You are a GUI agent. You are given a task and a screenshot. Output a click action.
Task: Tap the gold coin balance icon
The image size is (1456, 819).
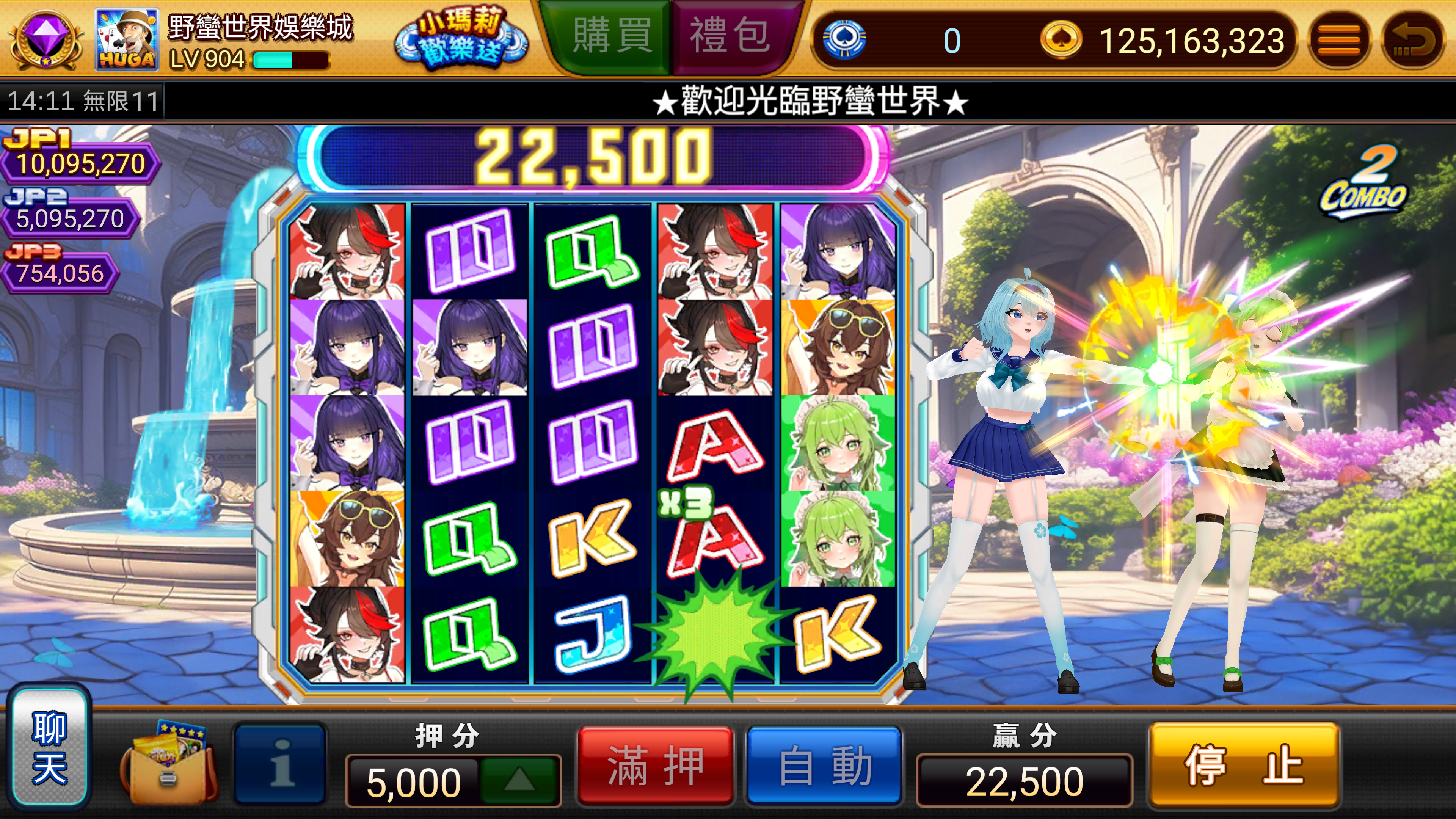click(1061, 39)
